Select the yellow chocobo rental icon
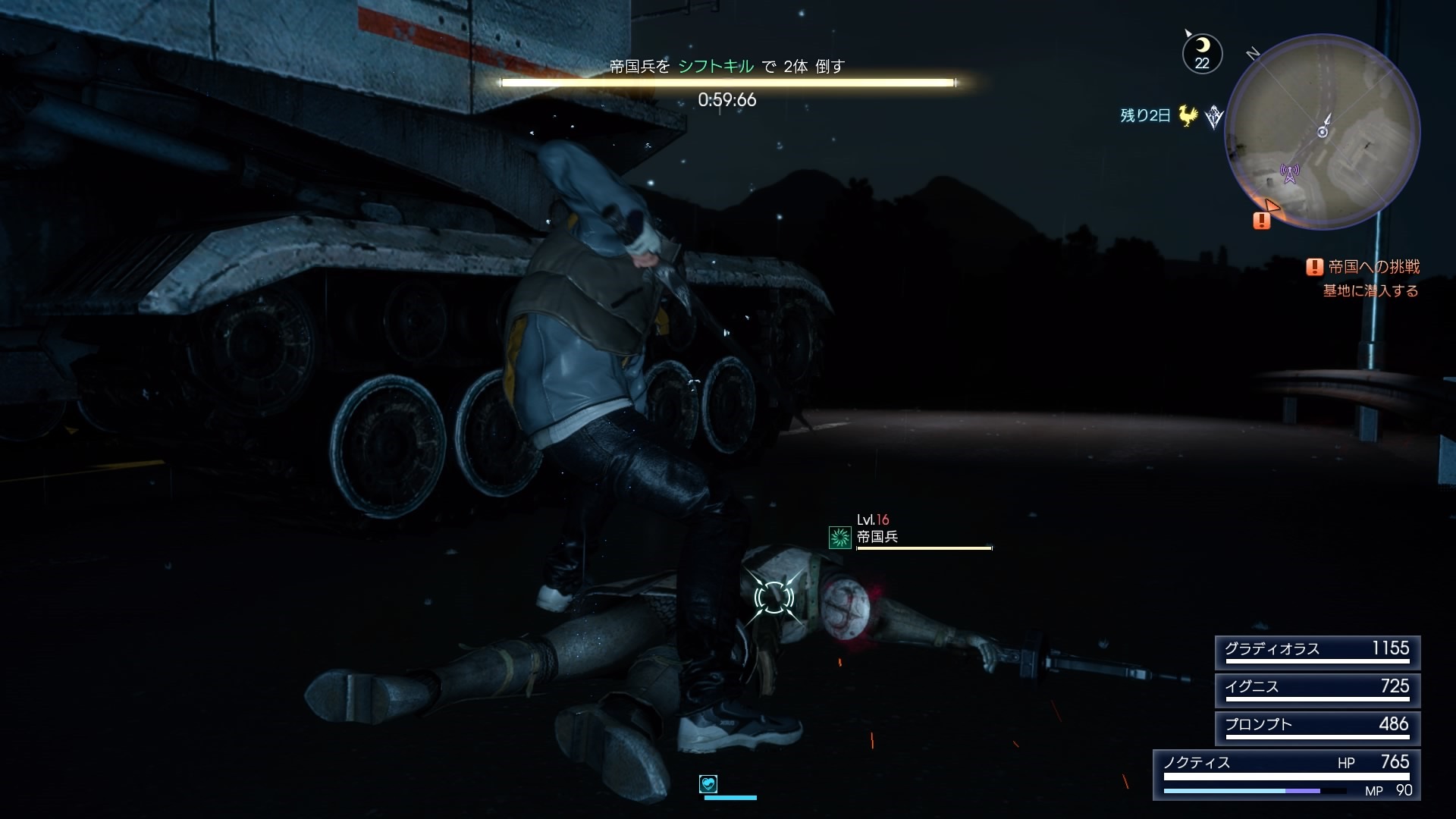The image size is (1456, 819). [1188, 116]
